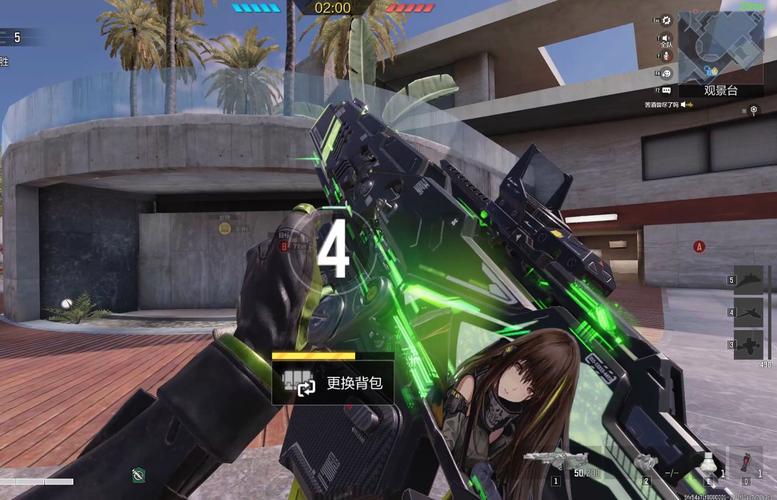
Task: Select the secondary weapon in slot 2
Action: coord(644,463)
